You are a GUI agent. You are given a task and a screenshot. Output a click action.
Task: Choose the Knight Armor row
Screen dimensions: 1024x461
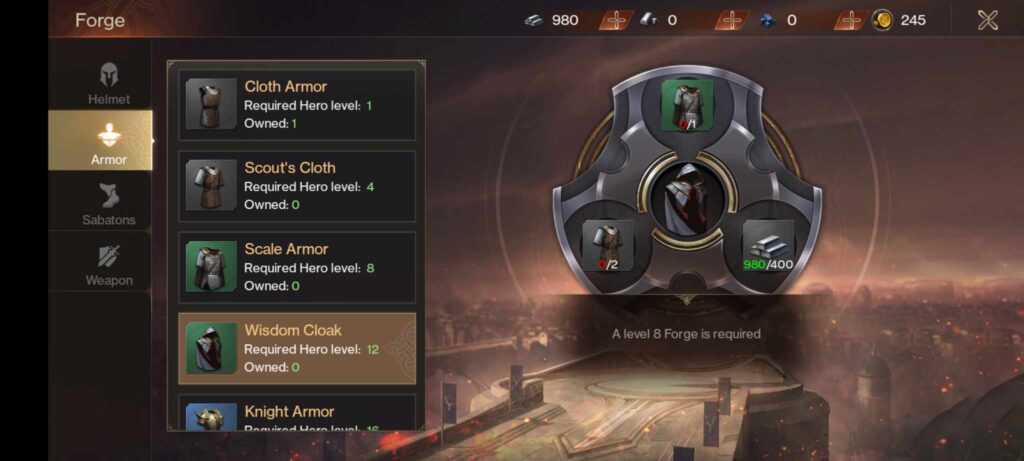(x=297, y=413)
